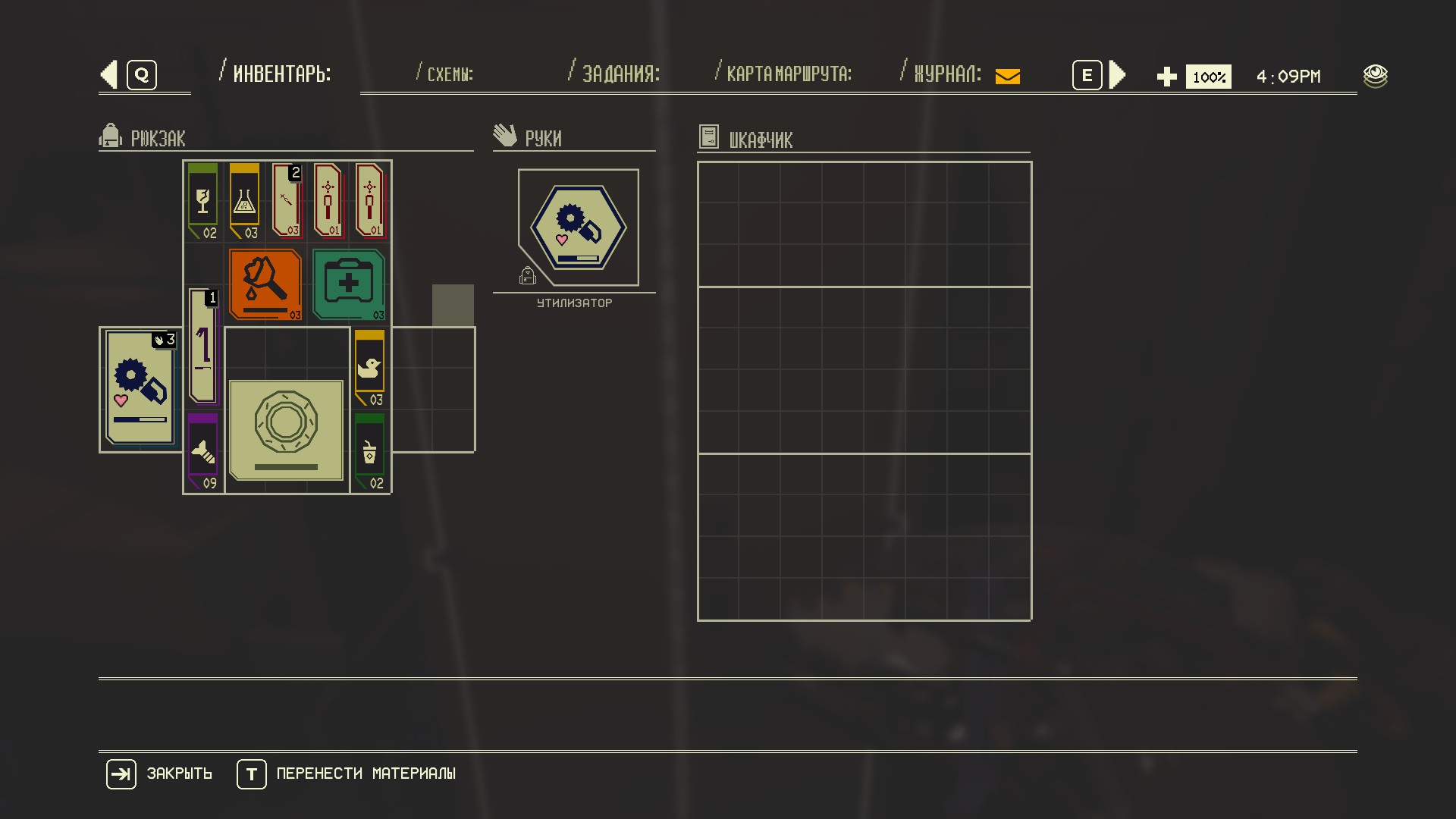The height and width of the screenshot is (819, 1456).
Task: Click the left tab navigation arrow
Action: [109, 75]
